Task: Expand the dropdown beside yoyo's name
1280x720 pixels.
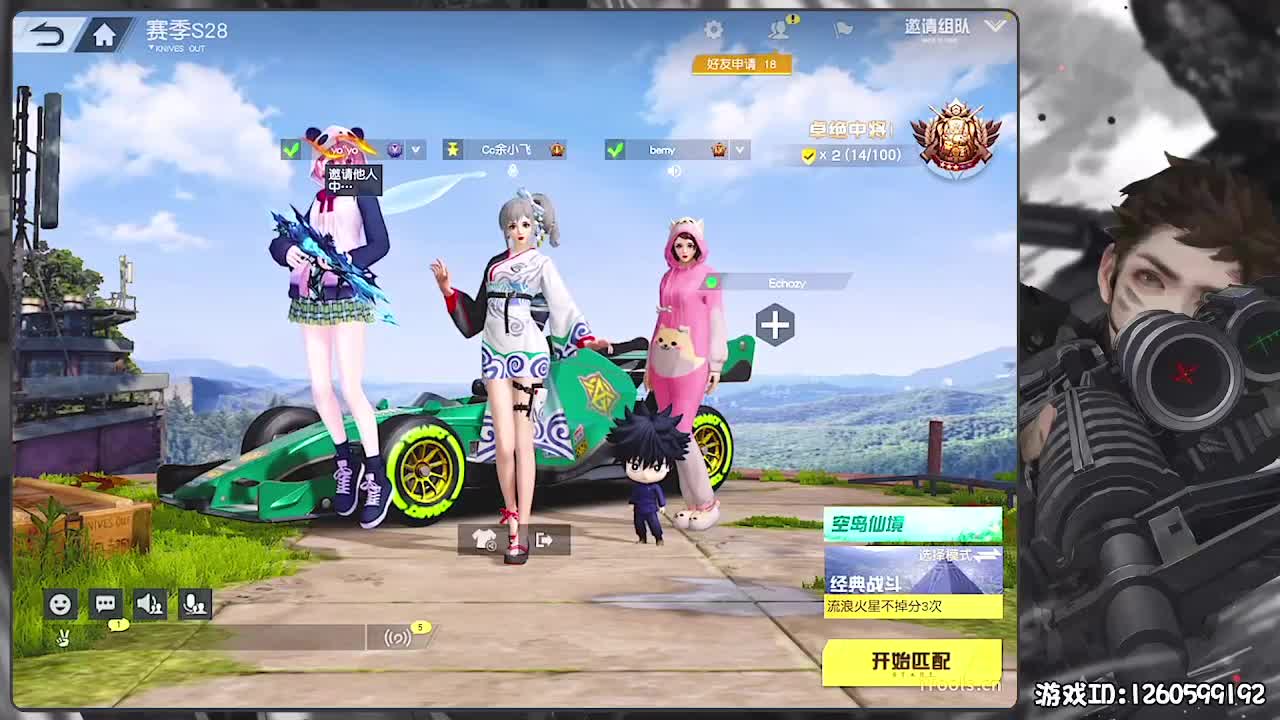Action: click(414, 150)
